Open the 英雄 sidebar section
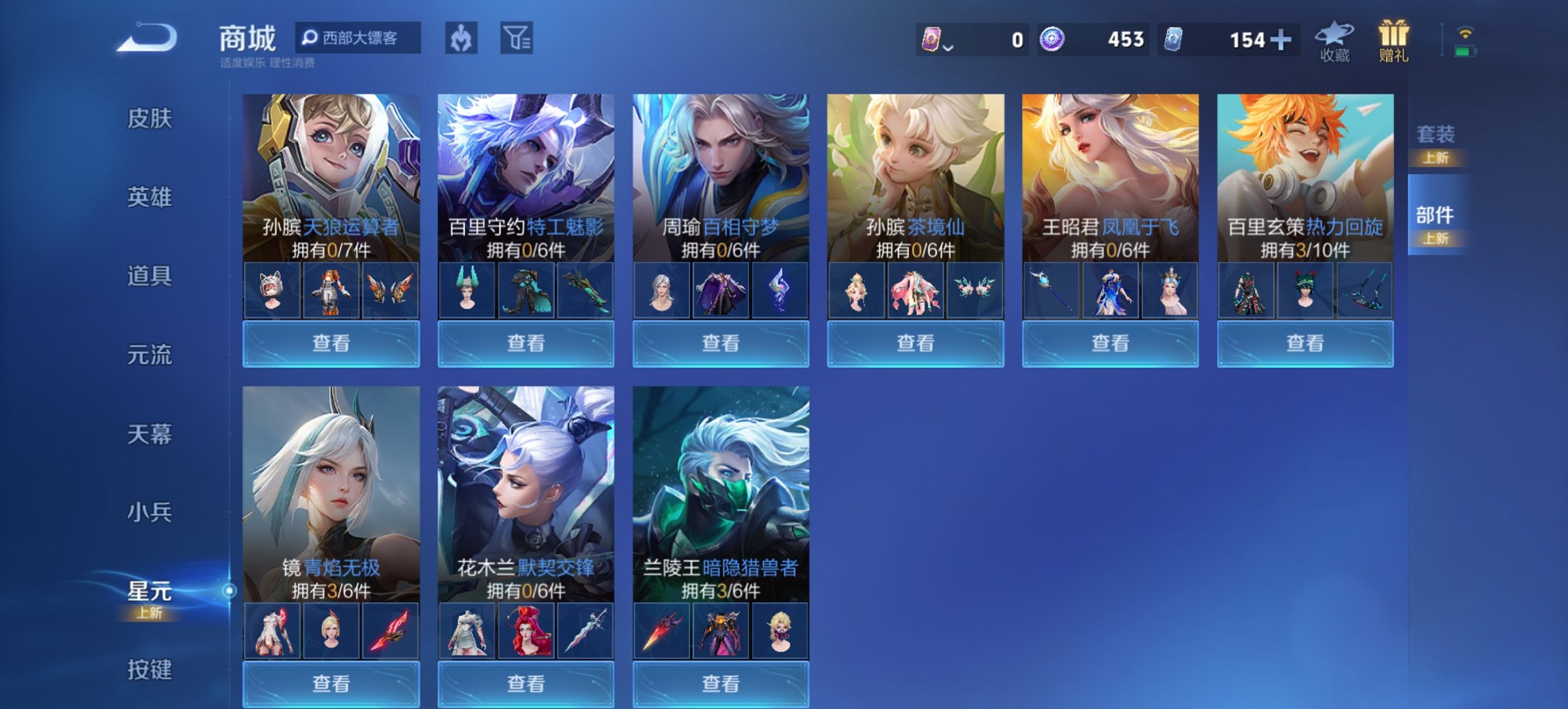This screenshot has width=1568, height=709. coord(152,197)
